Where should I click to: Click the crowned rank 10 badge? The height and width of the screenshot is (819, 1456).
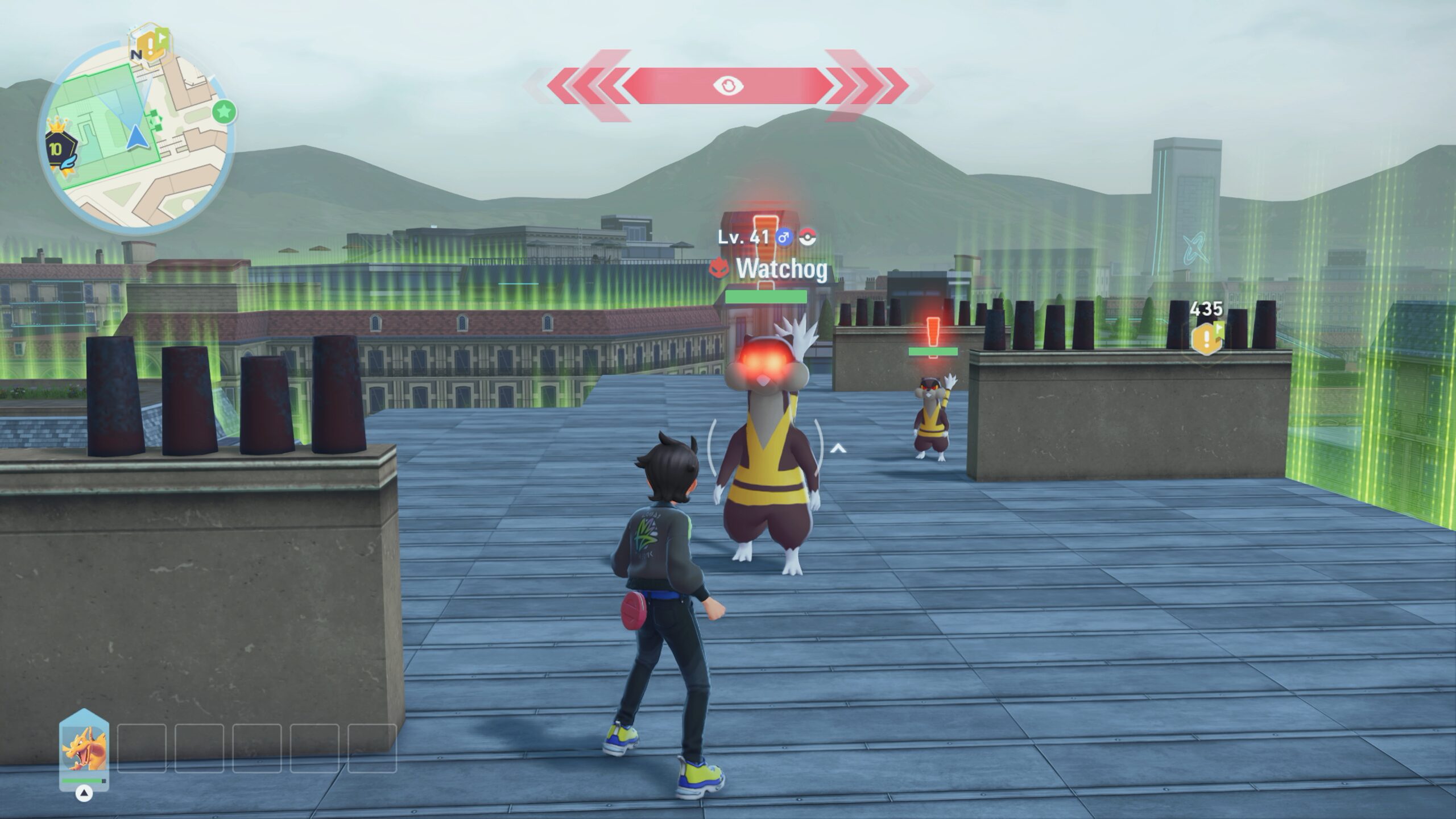click(x=59, y=148)
